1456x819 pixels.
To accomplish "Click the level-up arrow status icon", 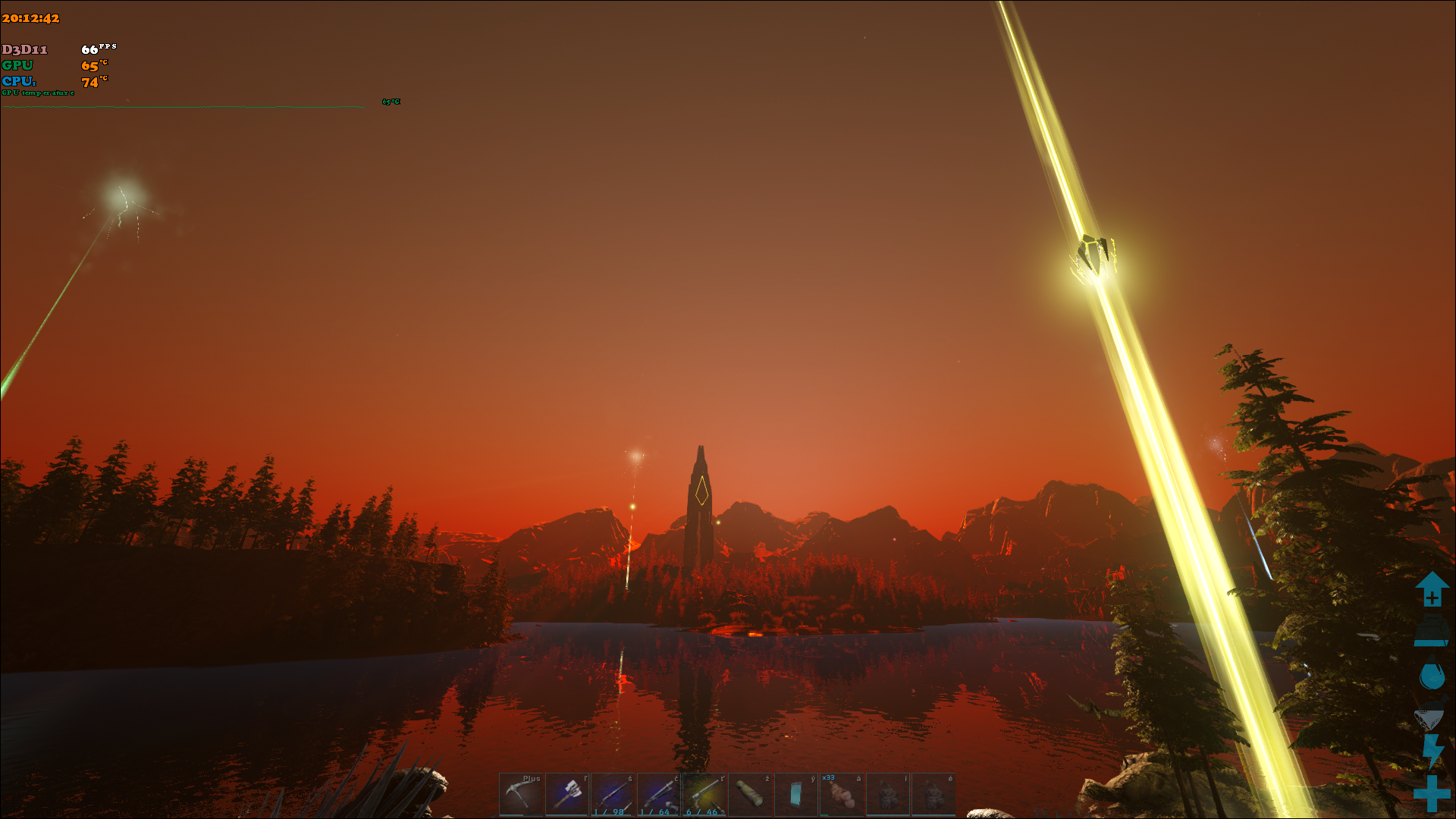I will [x=1432, y=589].
